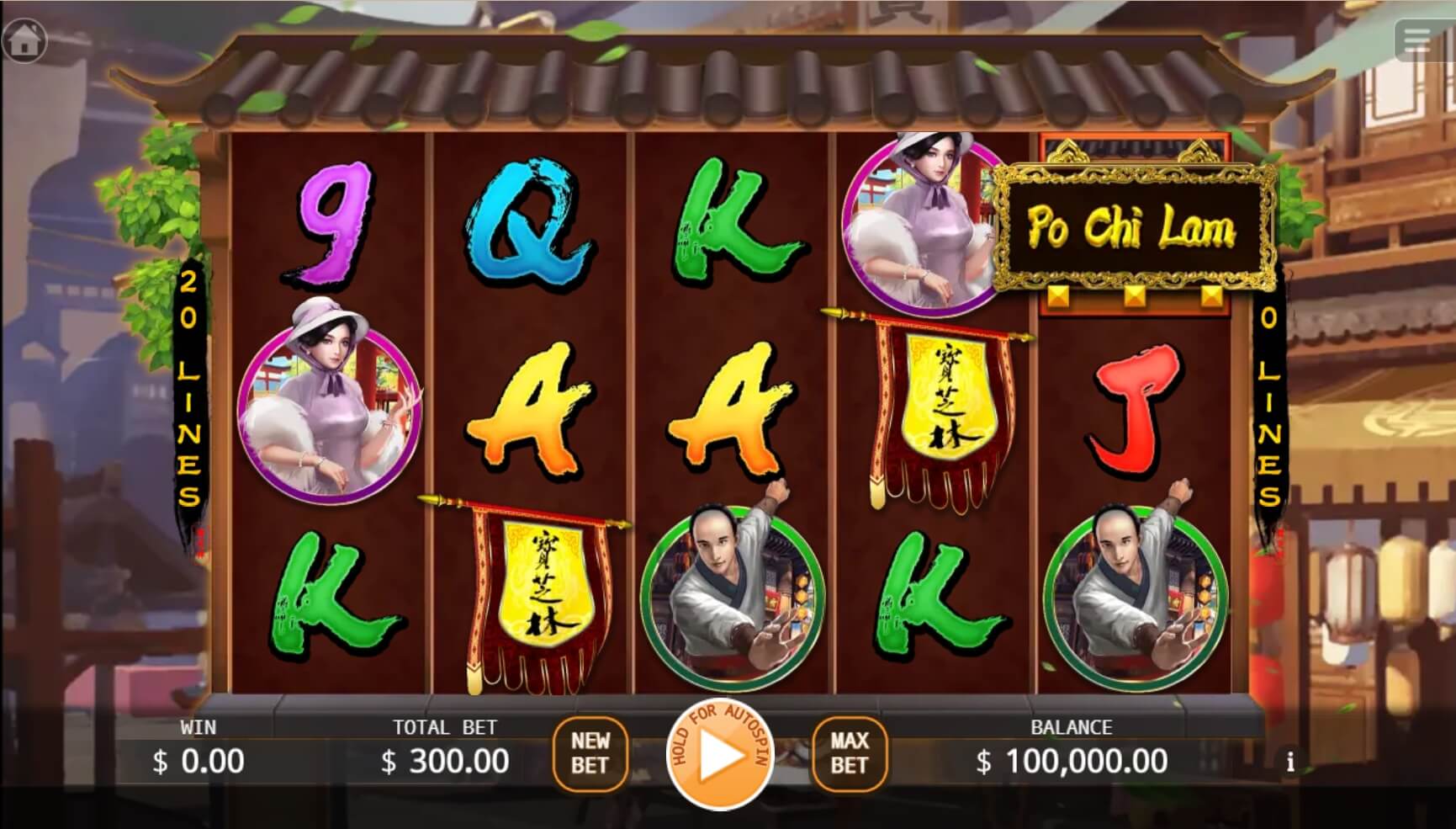1456x829 pixels.
Task: Click the lady in purple symbol on reel four
Action: (917, 223)
